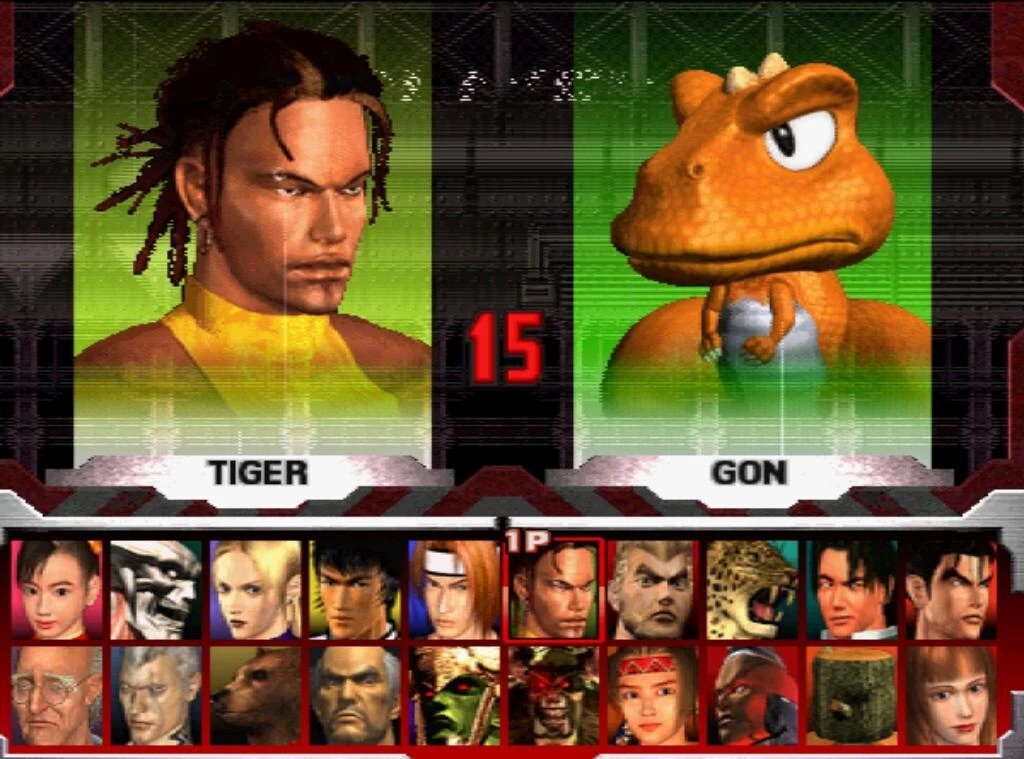Image resolution: width=1024 pixels, height=759 pixels.
Task: Select the highlighted 1P Eddy portrait
Action: pyautogui.click(x=553, y=591)
